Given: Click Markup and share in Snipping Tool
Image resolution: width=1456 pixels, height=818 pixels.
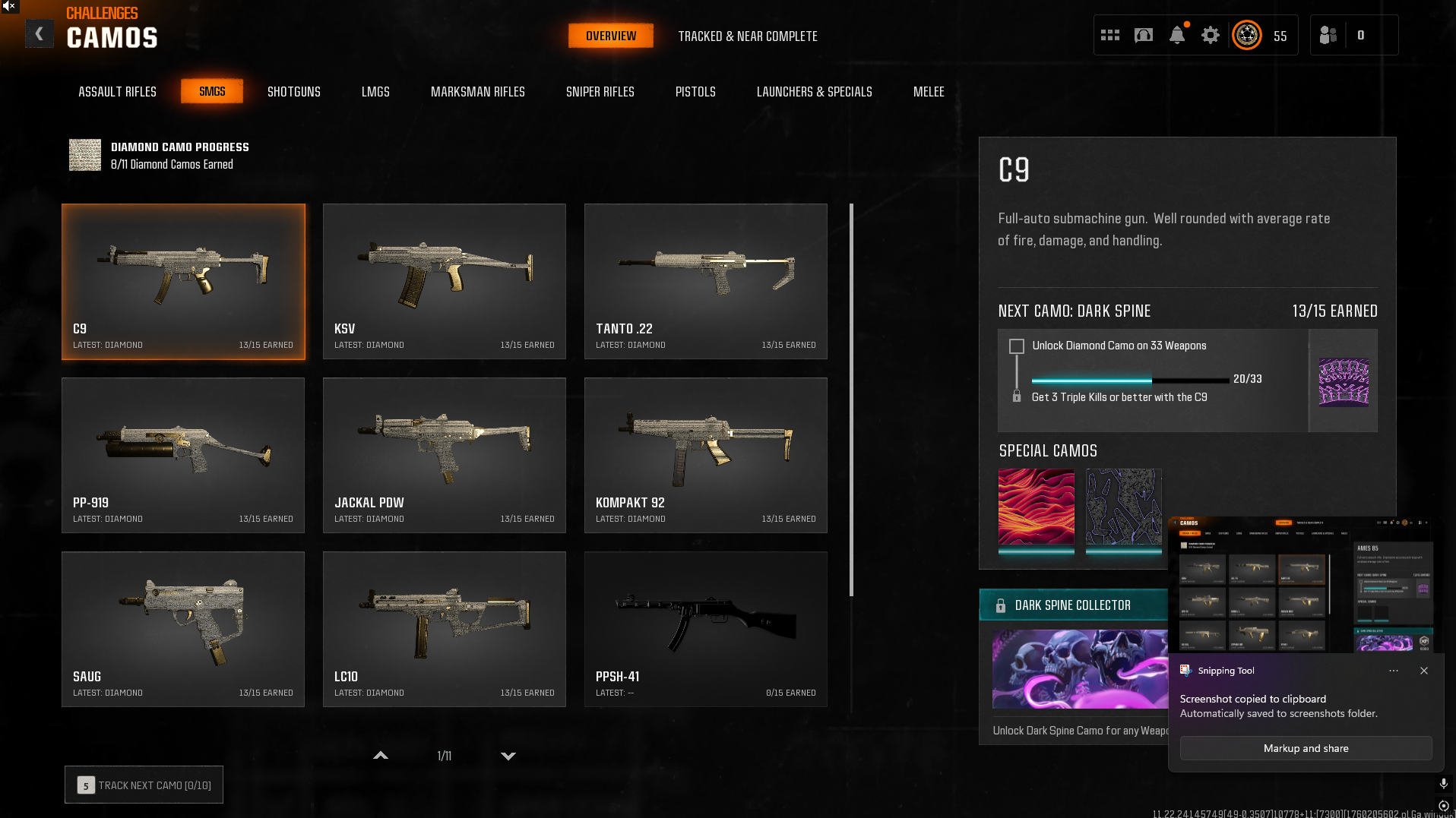Looking at the screenshot, I should [1306, 748].
